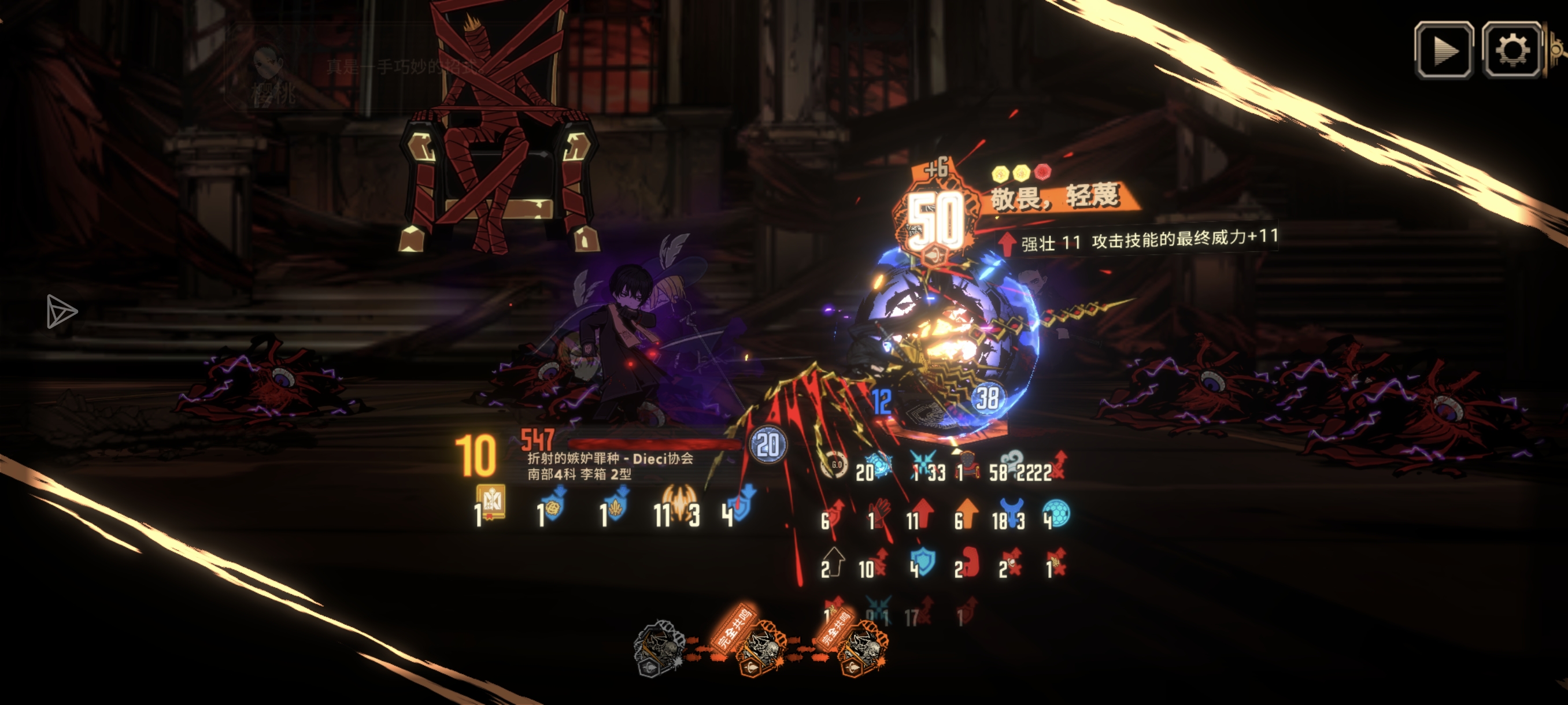The height and width of the screenshot is (705, 1568).
Task: Open the settings gear menu
Action: pyautogui.click(x=1511, y=50)
